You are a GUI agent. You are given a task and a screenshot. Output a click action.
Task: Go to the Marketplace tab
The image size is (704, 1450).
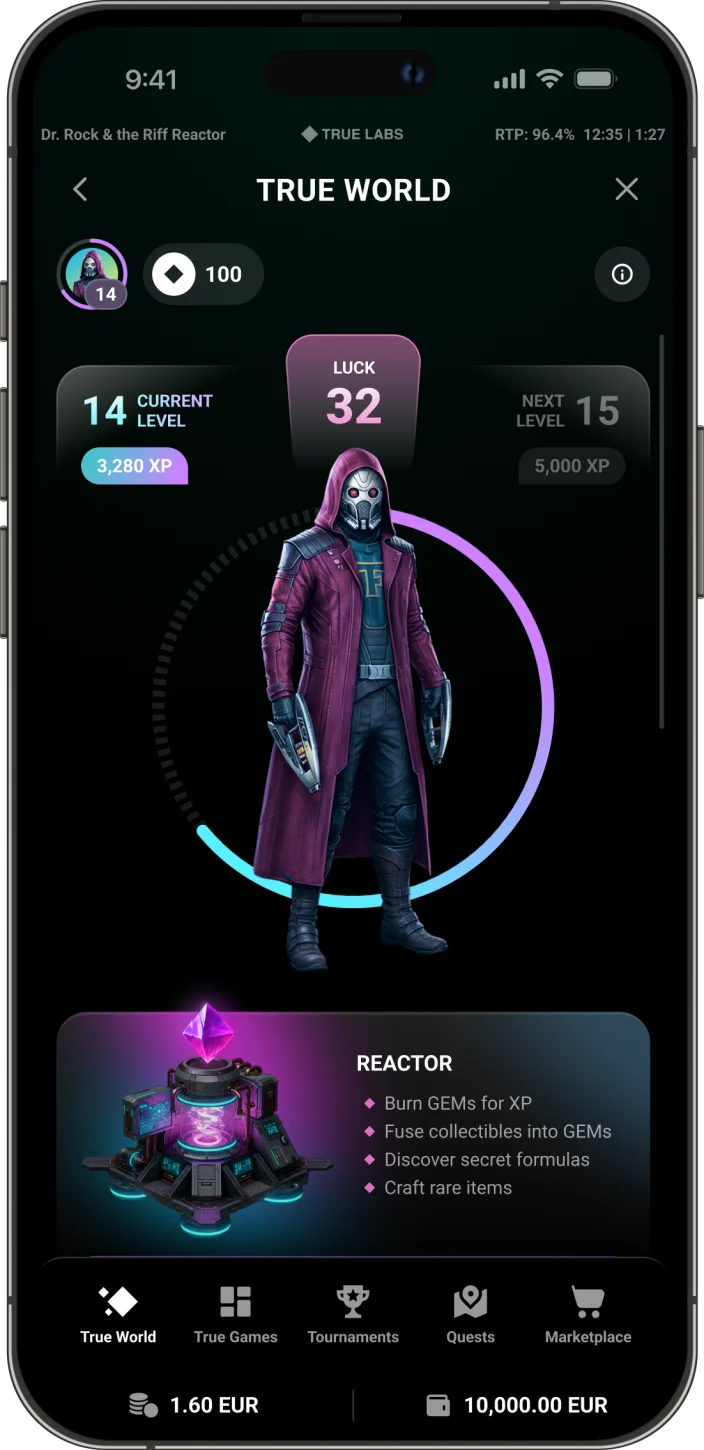click(588, 1315)
